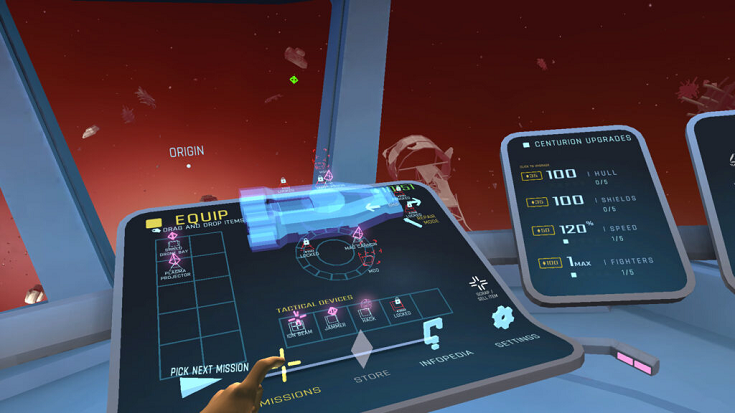The image size is (735, 413).
Task: Select the Mag Cannon weapon slot
Action: click(x=359, y=238)
